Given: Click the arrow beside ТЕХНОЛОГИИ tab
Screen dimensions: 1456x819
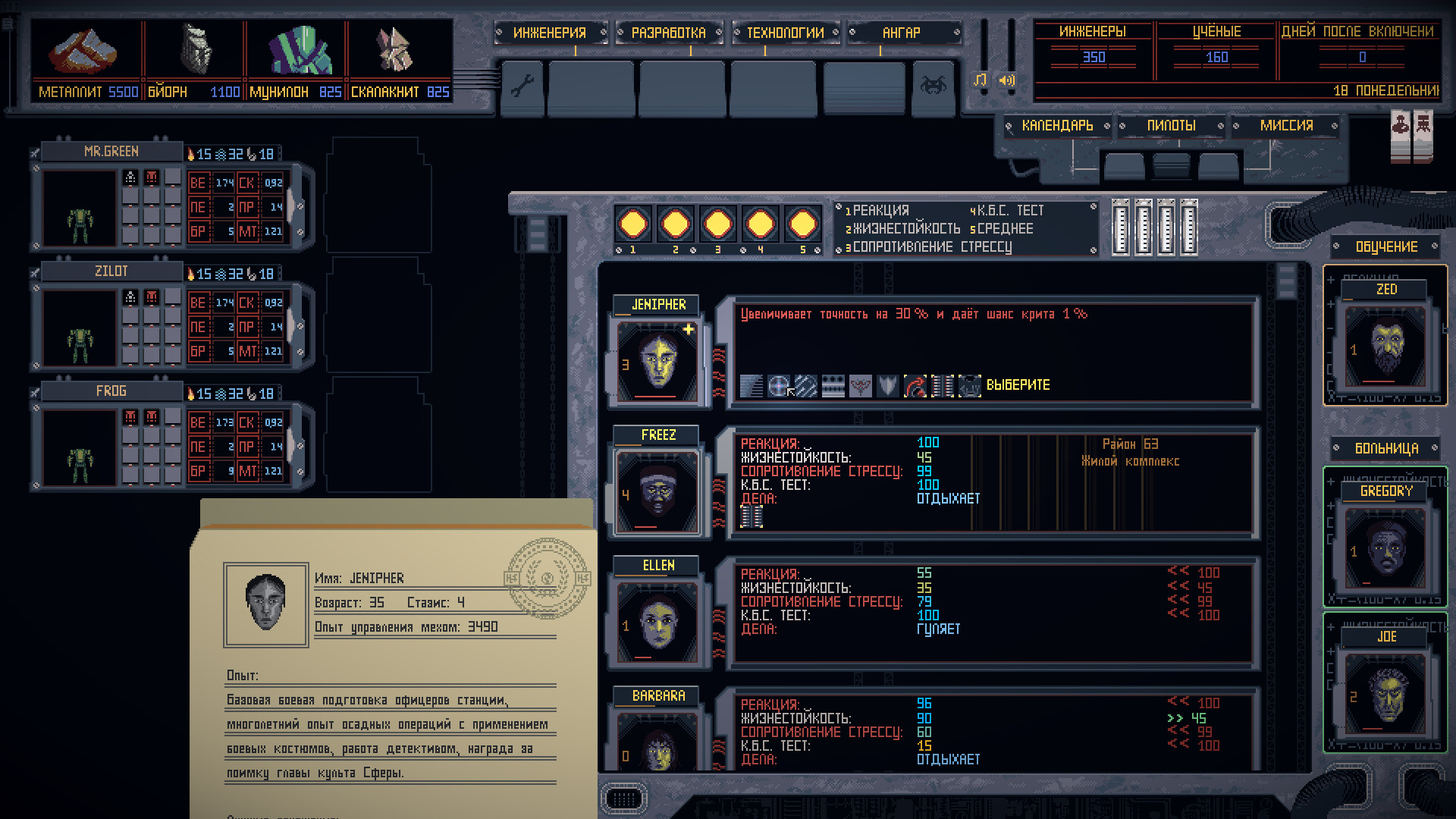Looking at the screenshot, I should pyautogui.click(x=834, y=33).
